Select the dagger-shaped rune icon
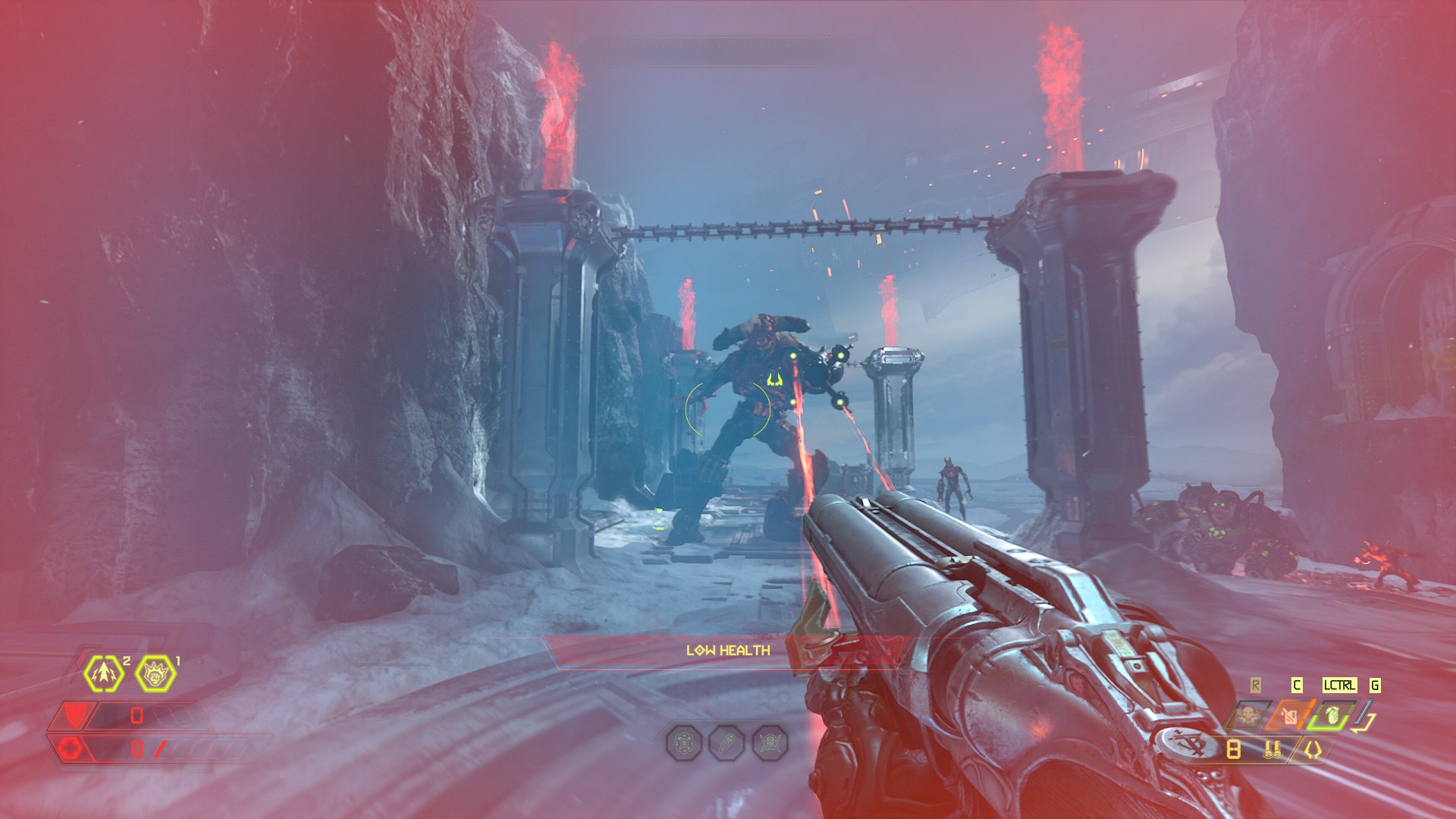 [726, 742]
